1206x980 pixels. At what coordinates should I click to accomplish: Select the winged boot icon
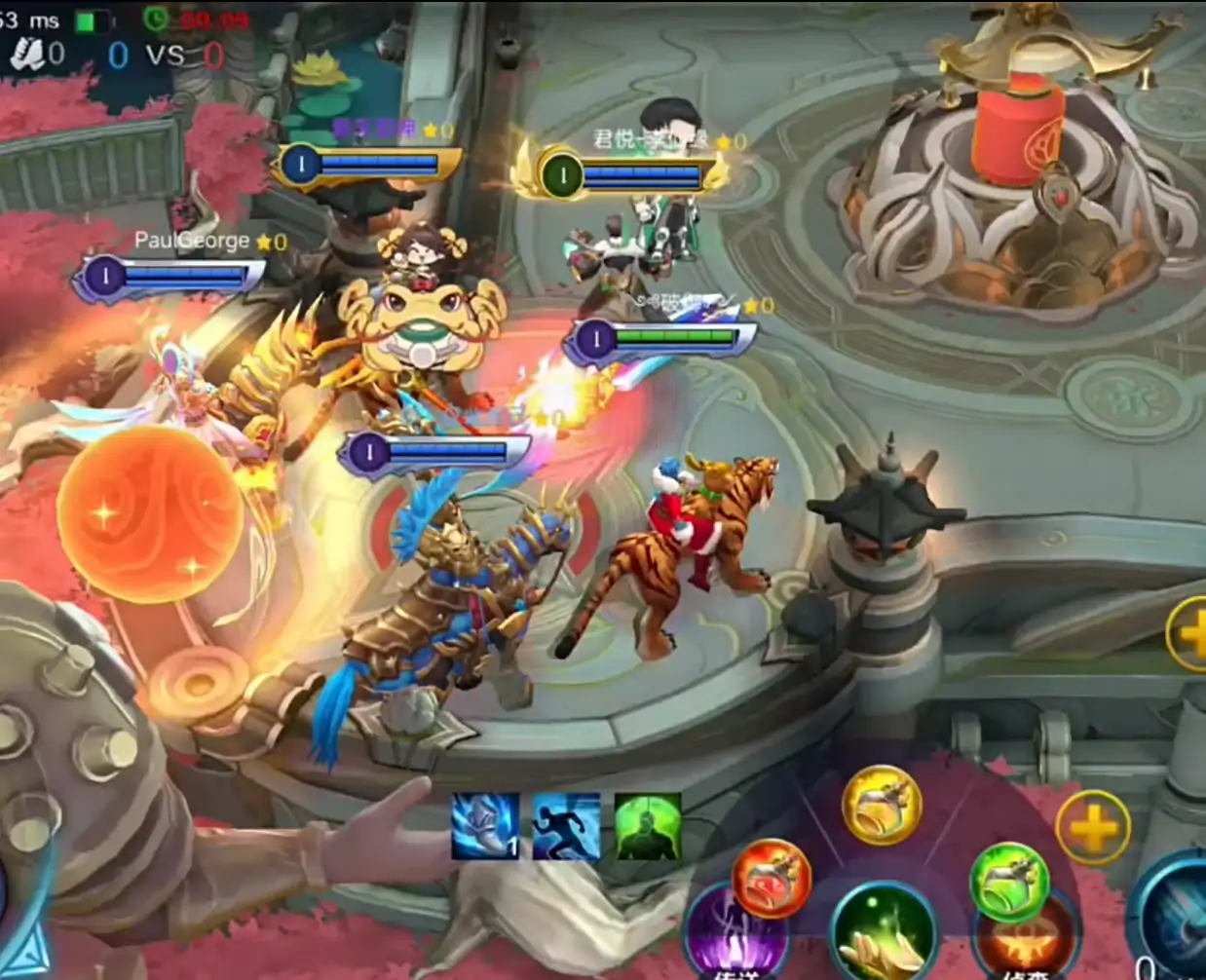485,826
